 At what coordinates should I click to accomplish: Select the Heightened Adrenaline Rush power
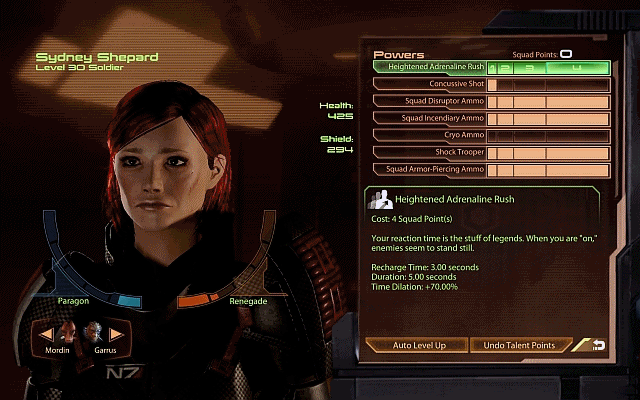(x=430, y=67)
